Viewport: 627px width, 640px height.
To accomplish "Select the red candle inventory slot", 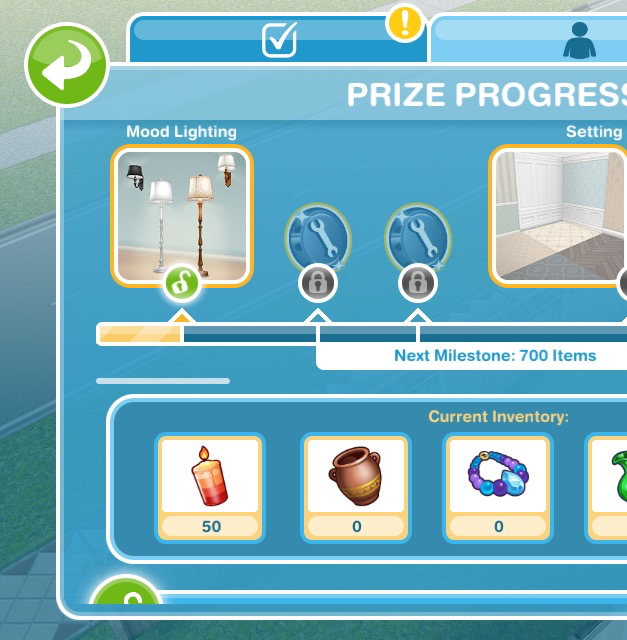I will (x=211, y=487).
